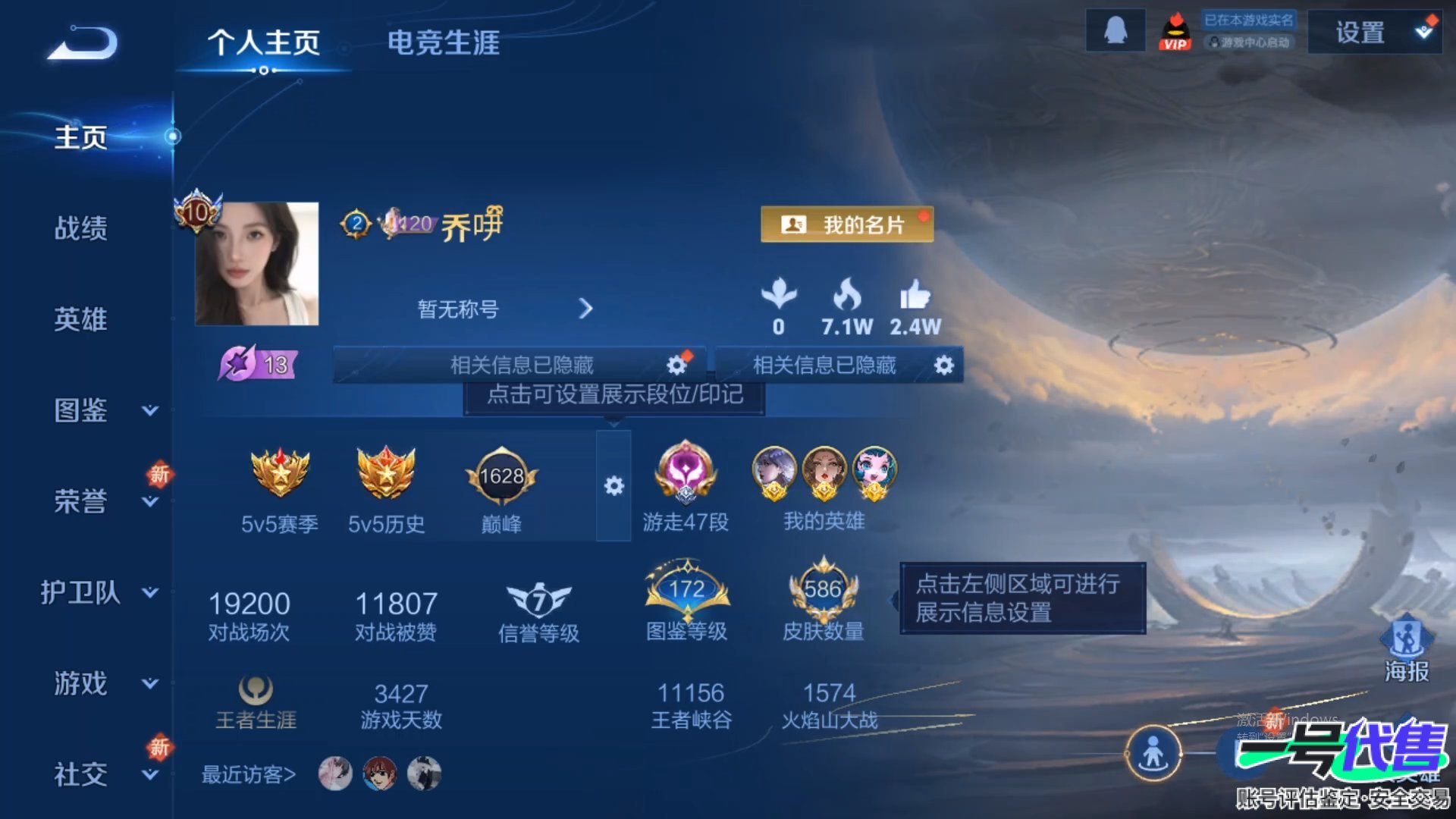Click the red VIP icon near the top
Screen dimensions: 1456x819
(1177, 30)
